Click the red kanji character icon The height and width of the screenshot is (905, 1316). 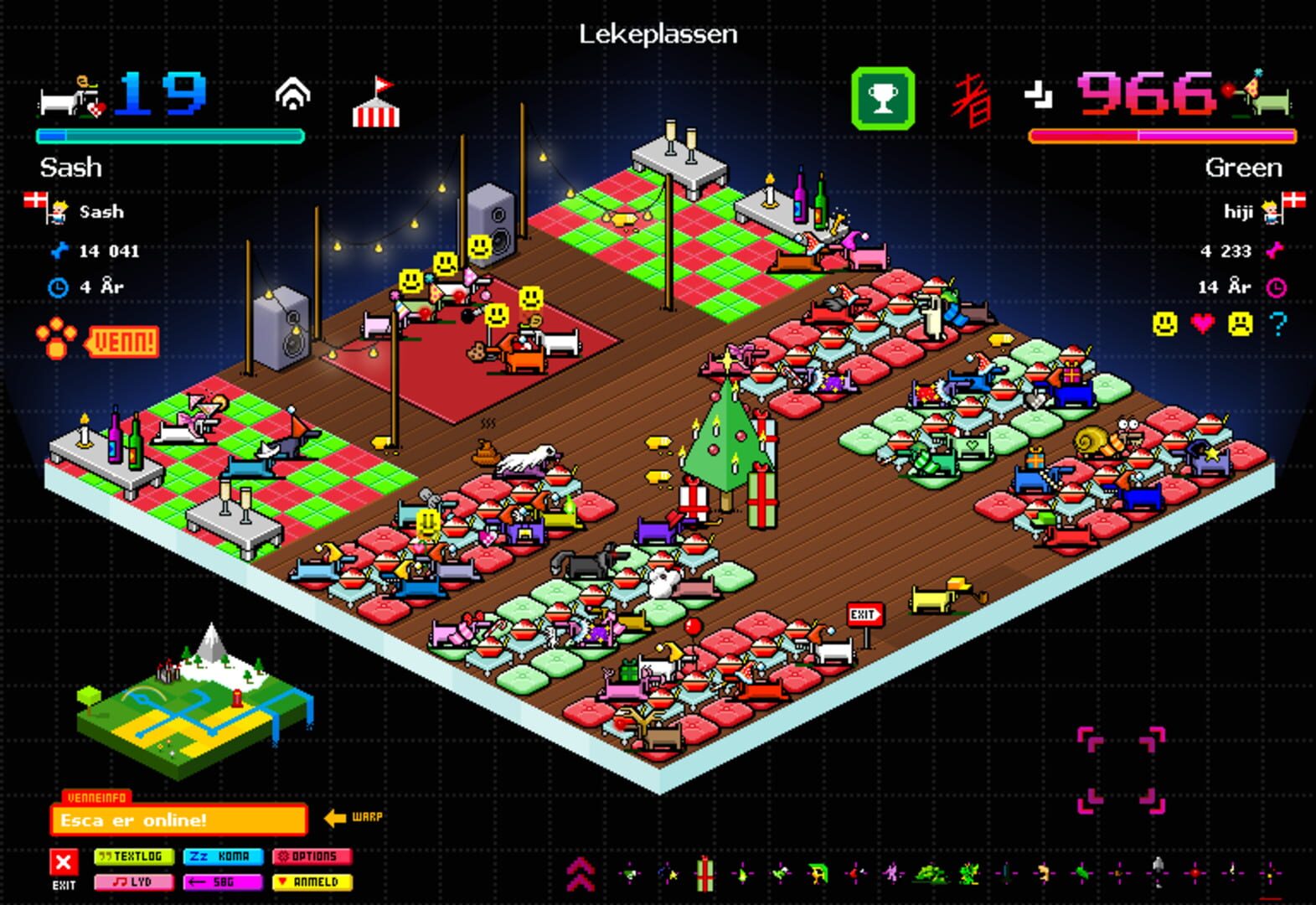972,99
